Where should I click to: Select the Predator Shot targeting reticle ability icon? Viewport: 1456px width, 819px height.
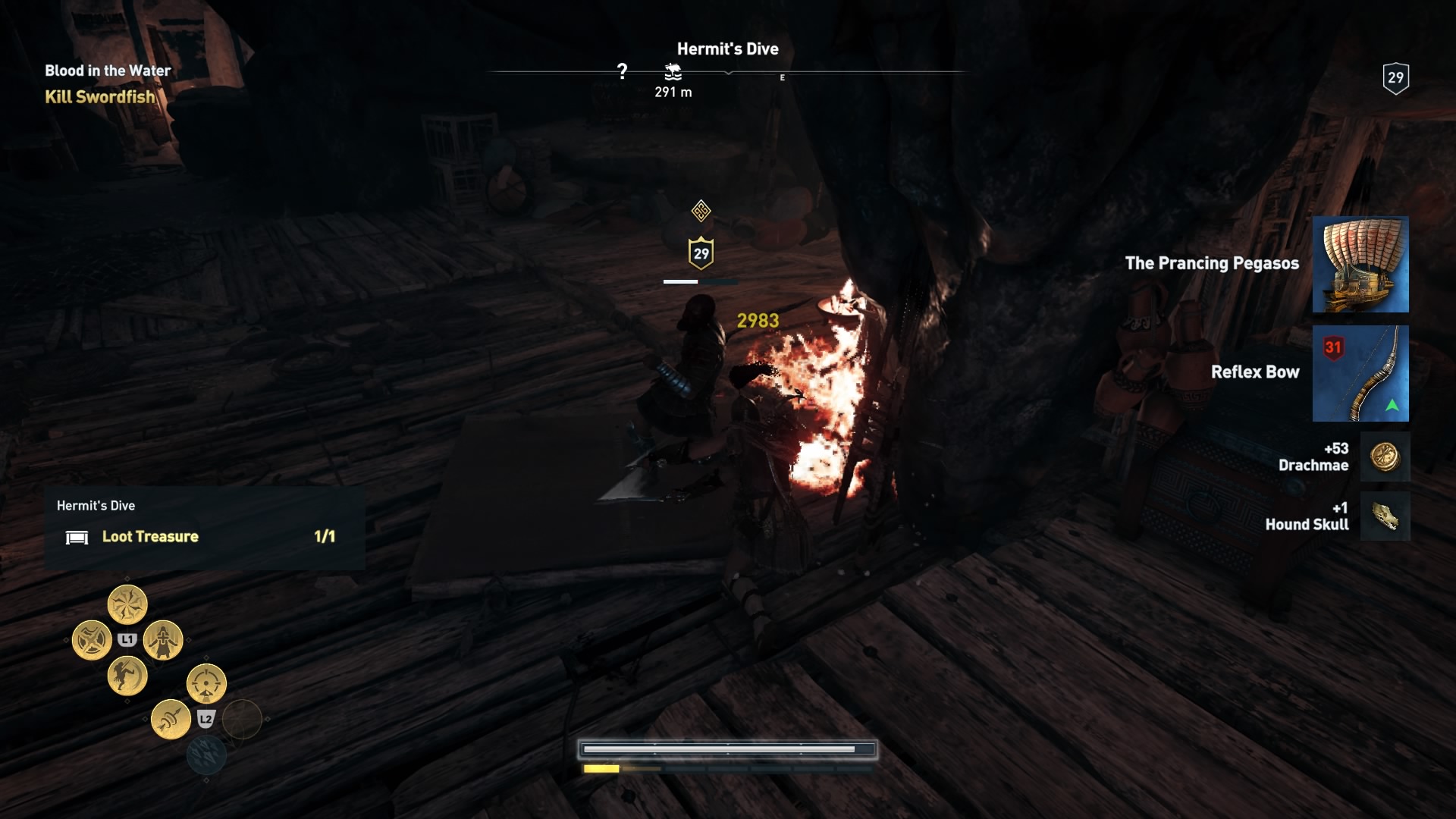pos(206,682)
